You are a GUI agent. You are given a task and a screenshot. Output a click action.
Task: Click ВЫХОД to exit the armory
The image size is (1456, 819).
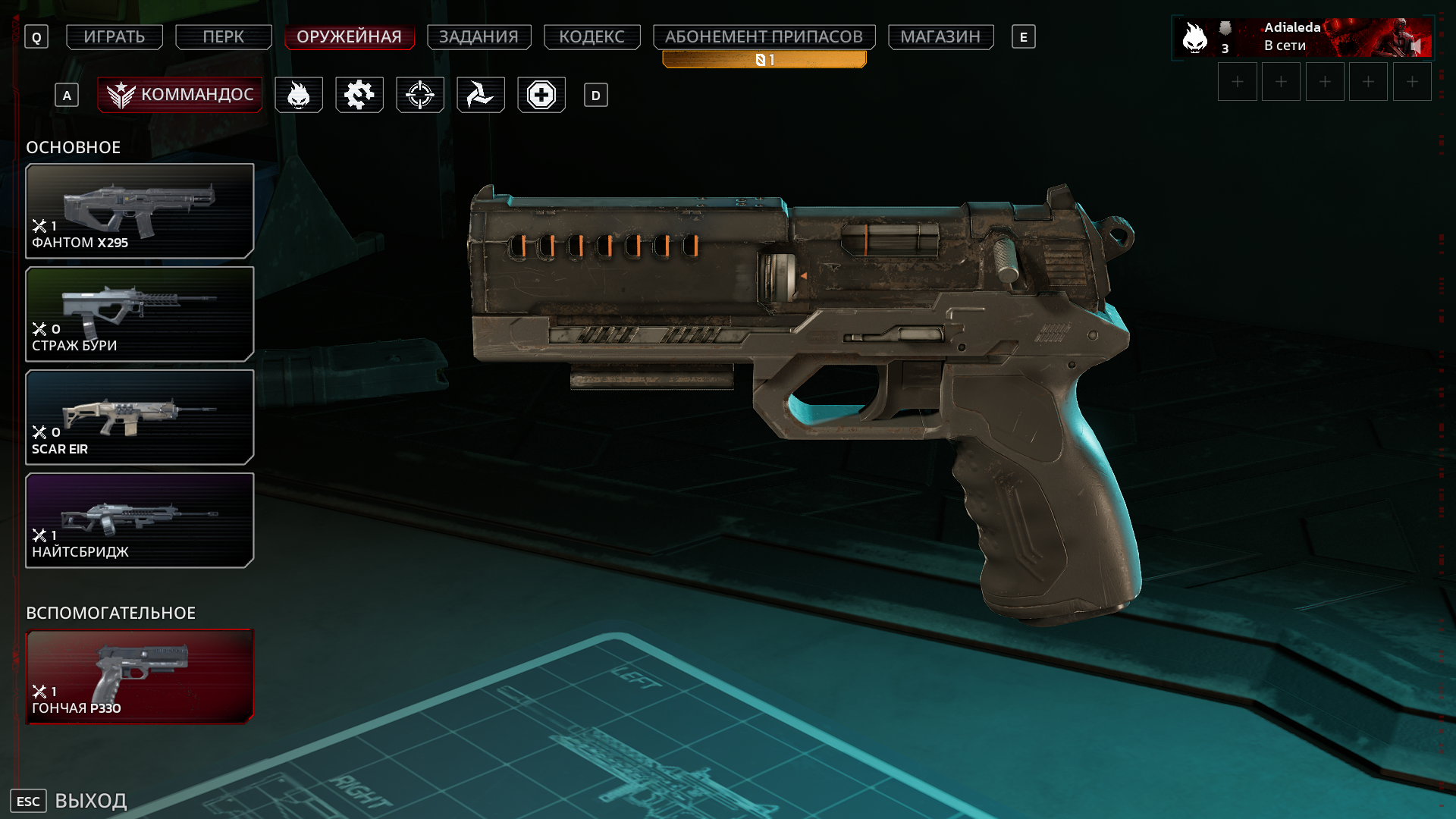pyautogui.click(x=90, y=801)
